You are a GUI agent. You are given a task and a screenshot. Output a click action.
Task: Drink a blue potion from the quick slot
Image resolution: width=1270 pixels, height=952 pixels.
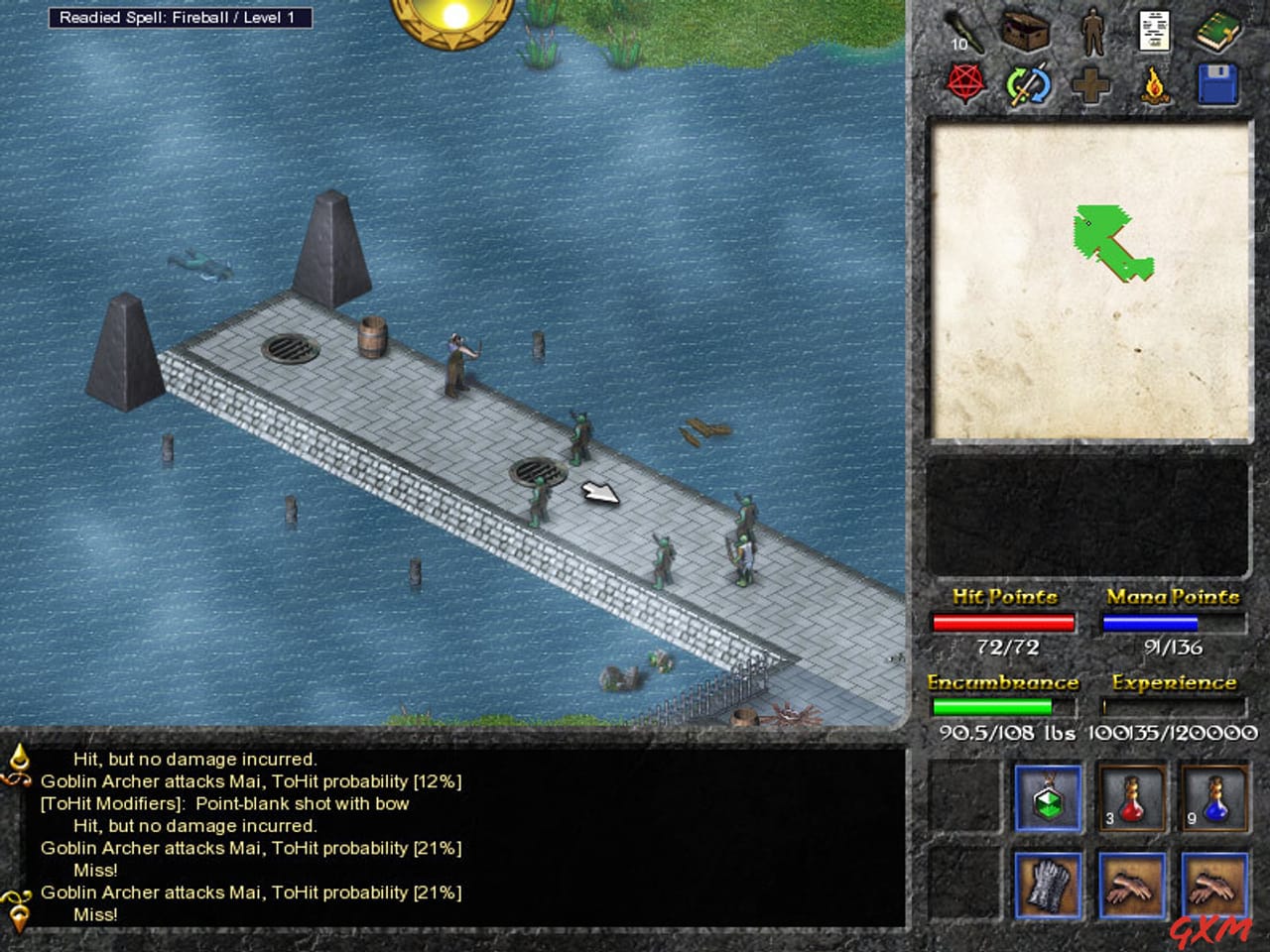tap(1215, 798)
